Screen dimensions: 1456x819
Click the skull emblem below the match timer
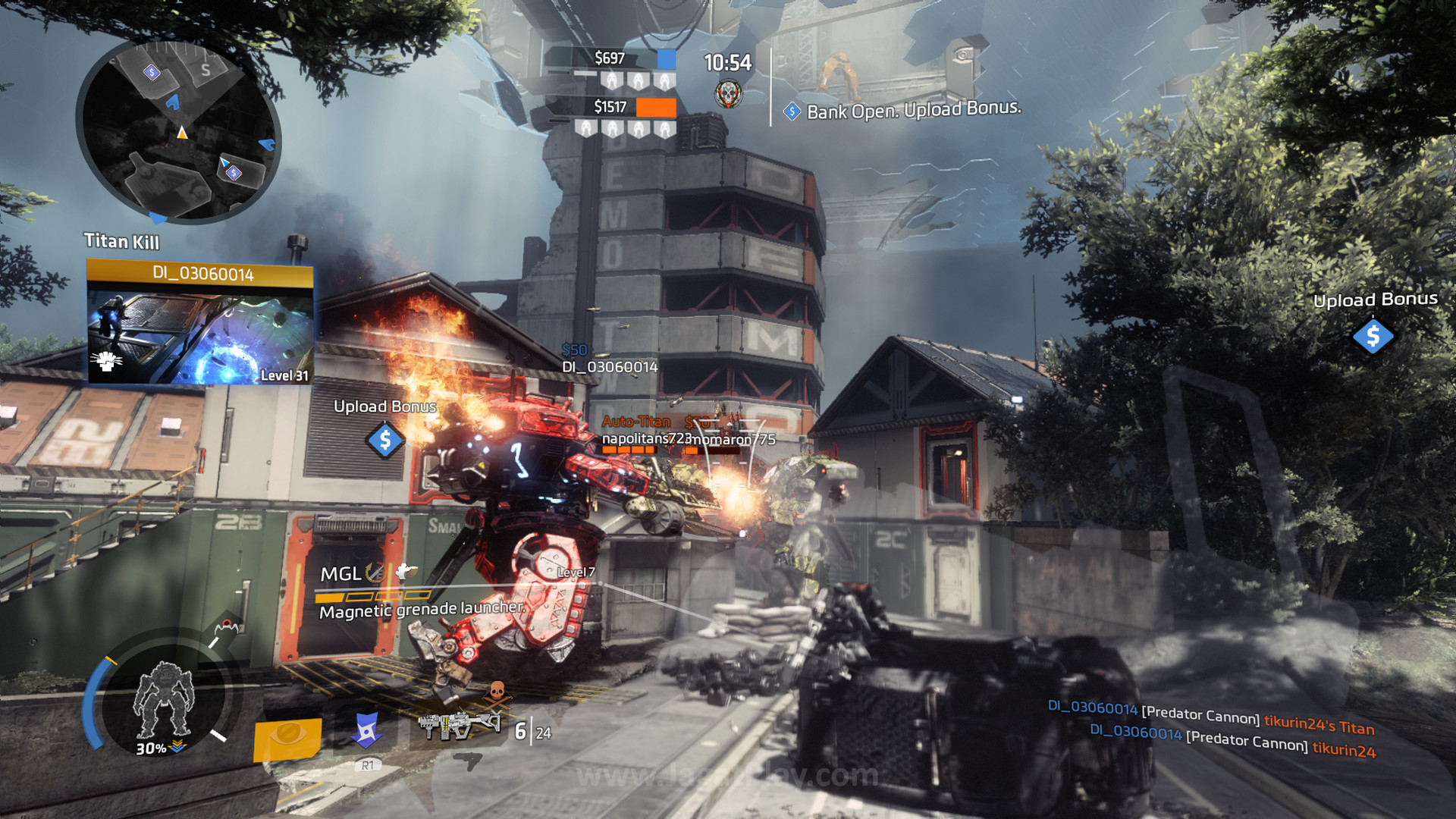pos(728,94)
